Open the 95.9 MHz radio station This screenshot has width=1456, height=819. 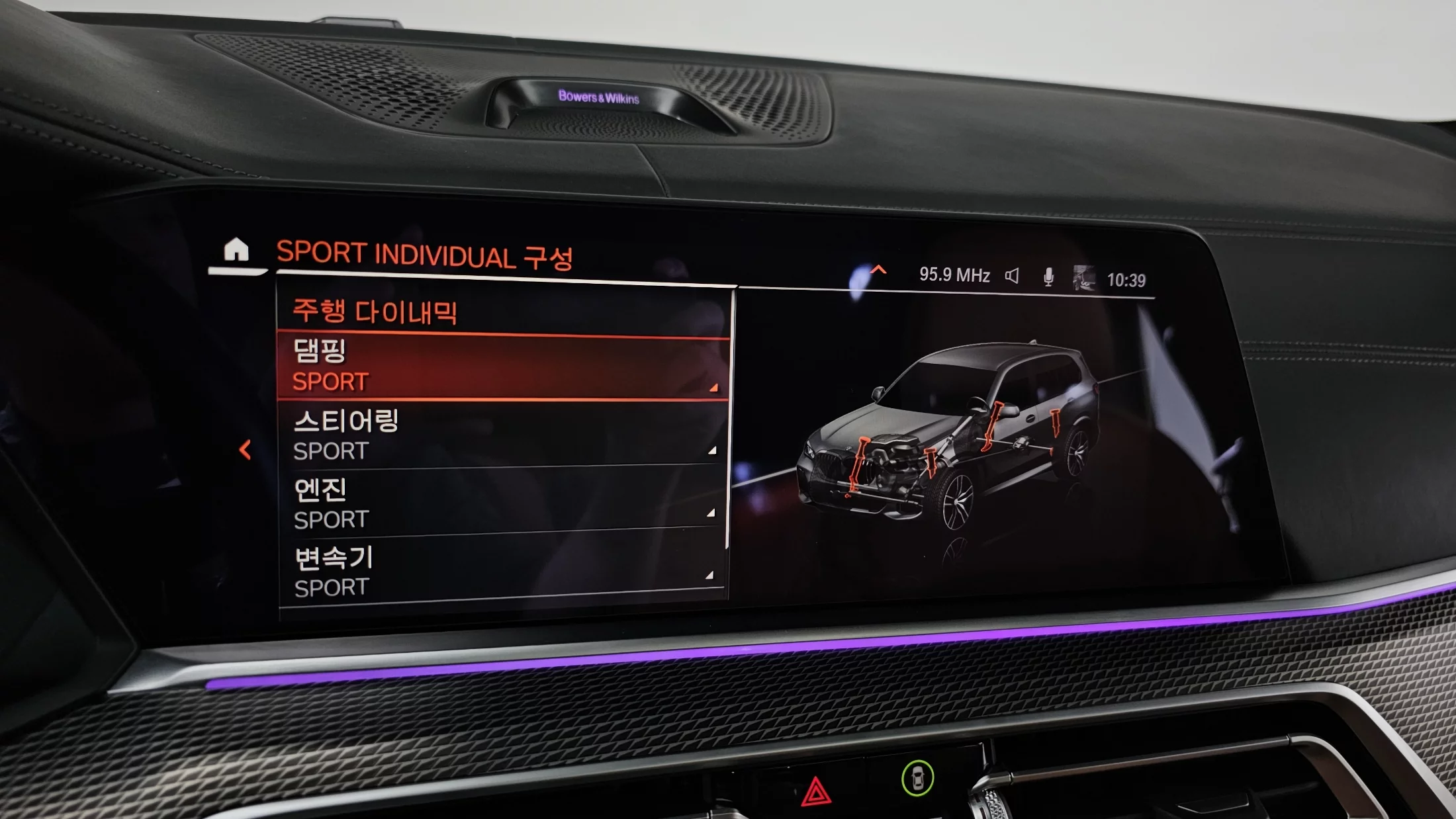(954, 275)
